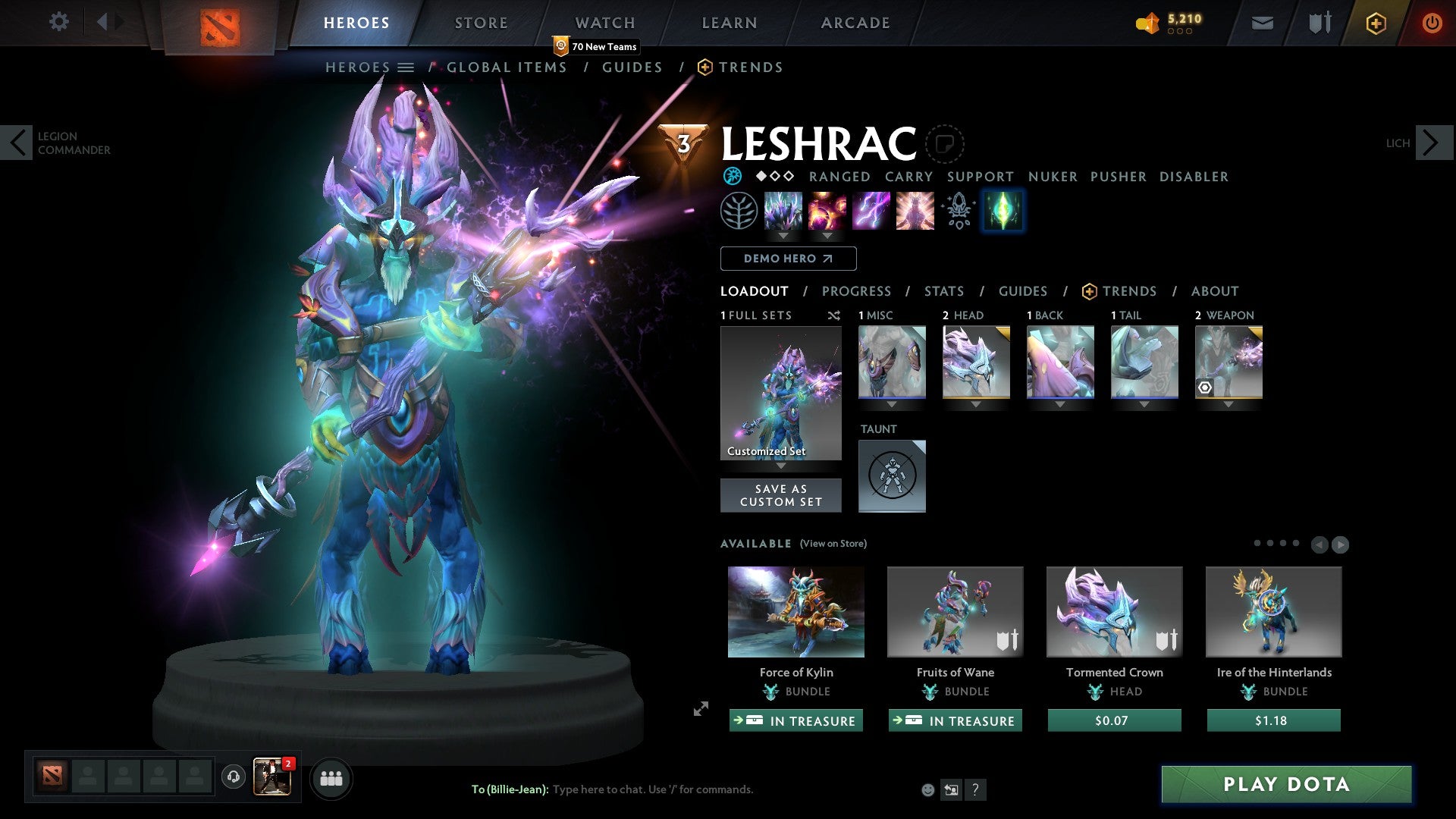The width and height of the screenshot is (1456, 819).
Task: Click the emoticon smiley next to chat input
Action: (927, 789)
